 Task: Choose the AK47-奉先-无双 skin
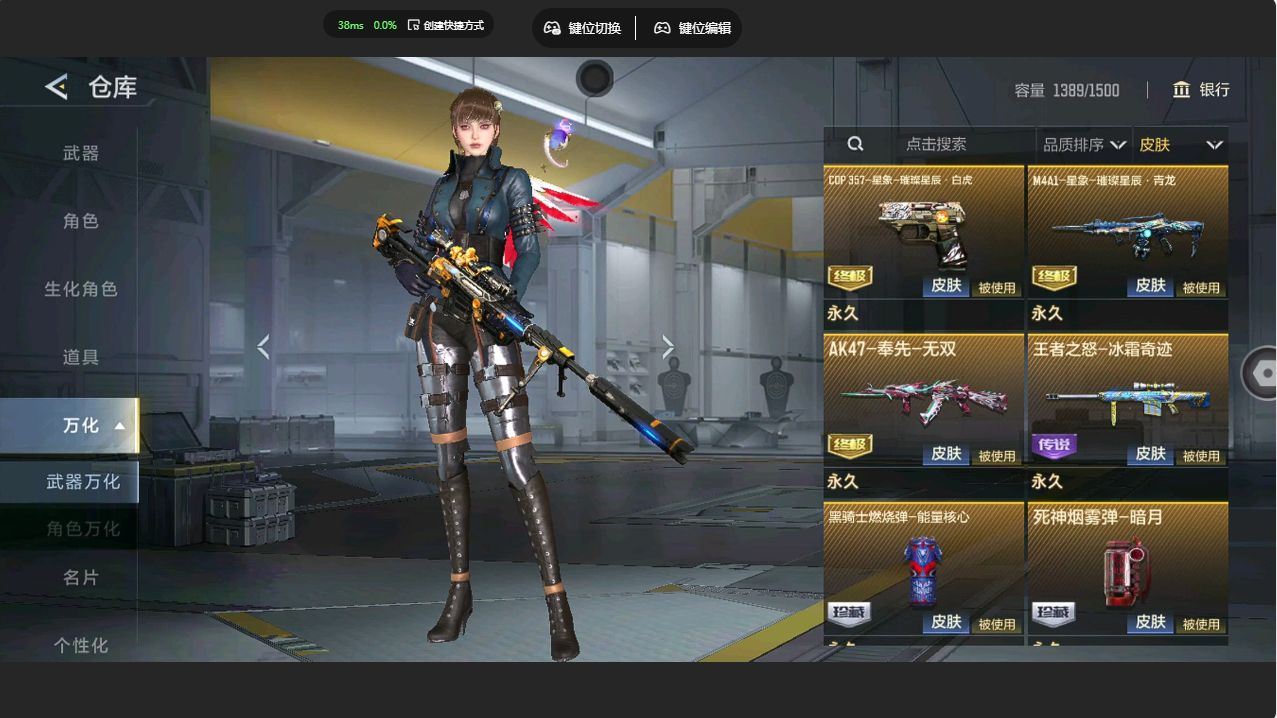tap(923, 400)
